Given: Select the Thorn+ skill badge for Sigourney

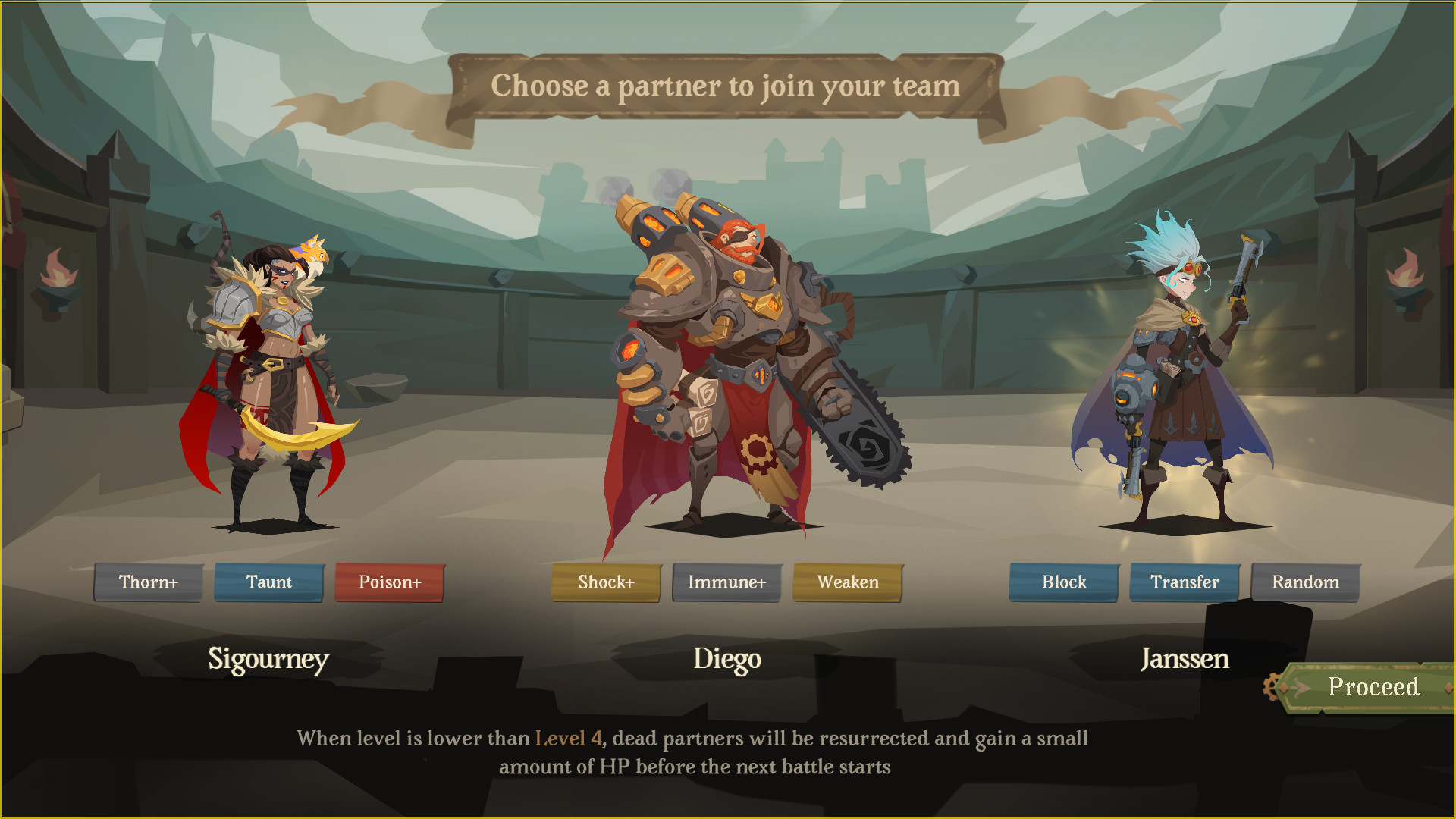Looking at the screenshot, I should pyautogui.click(x=149, y=582).
